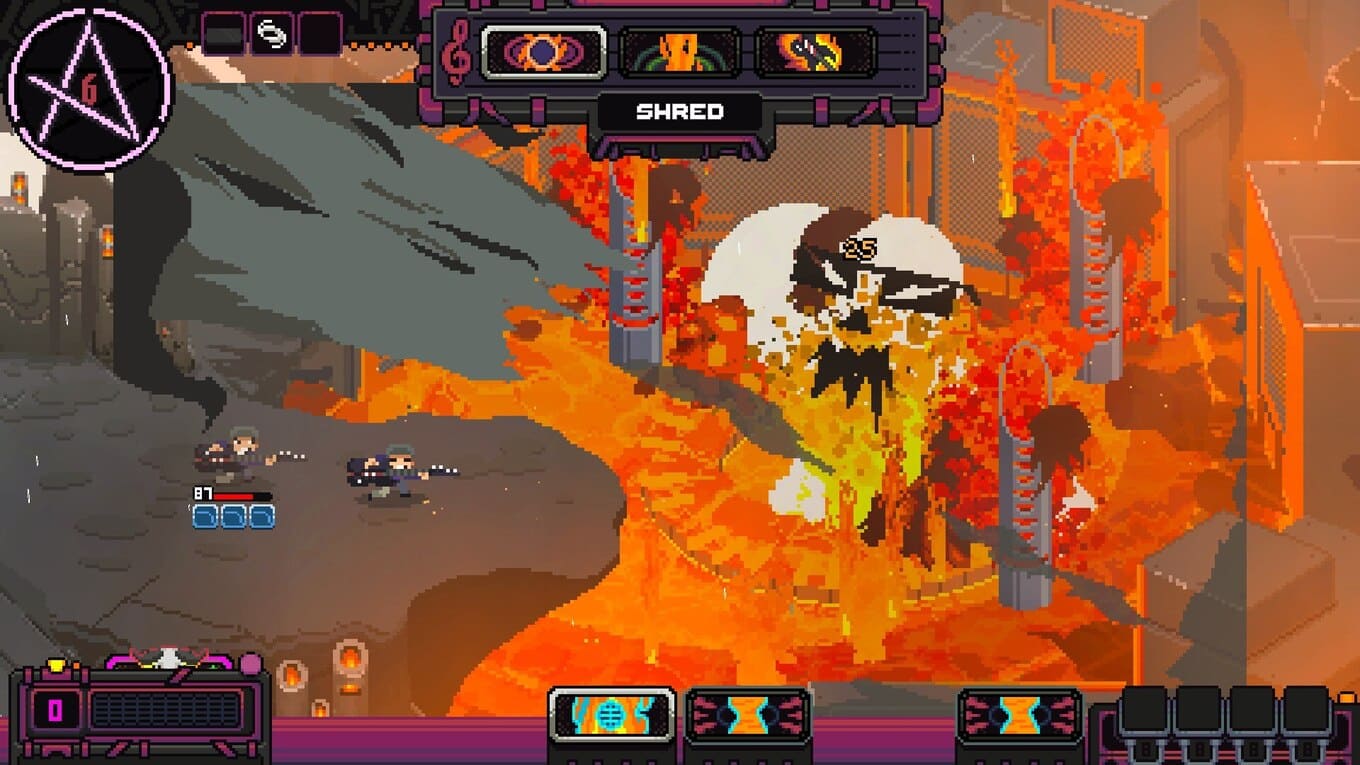Viewport: 1360px width, 765px height.
Task: Activate the flaming guitar ability icon
Action: click(815, 52)
